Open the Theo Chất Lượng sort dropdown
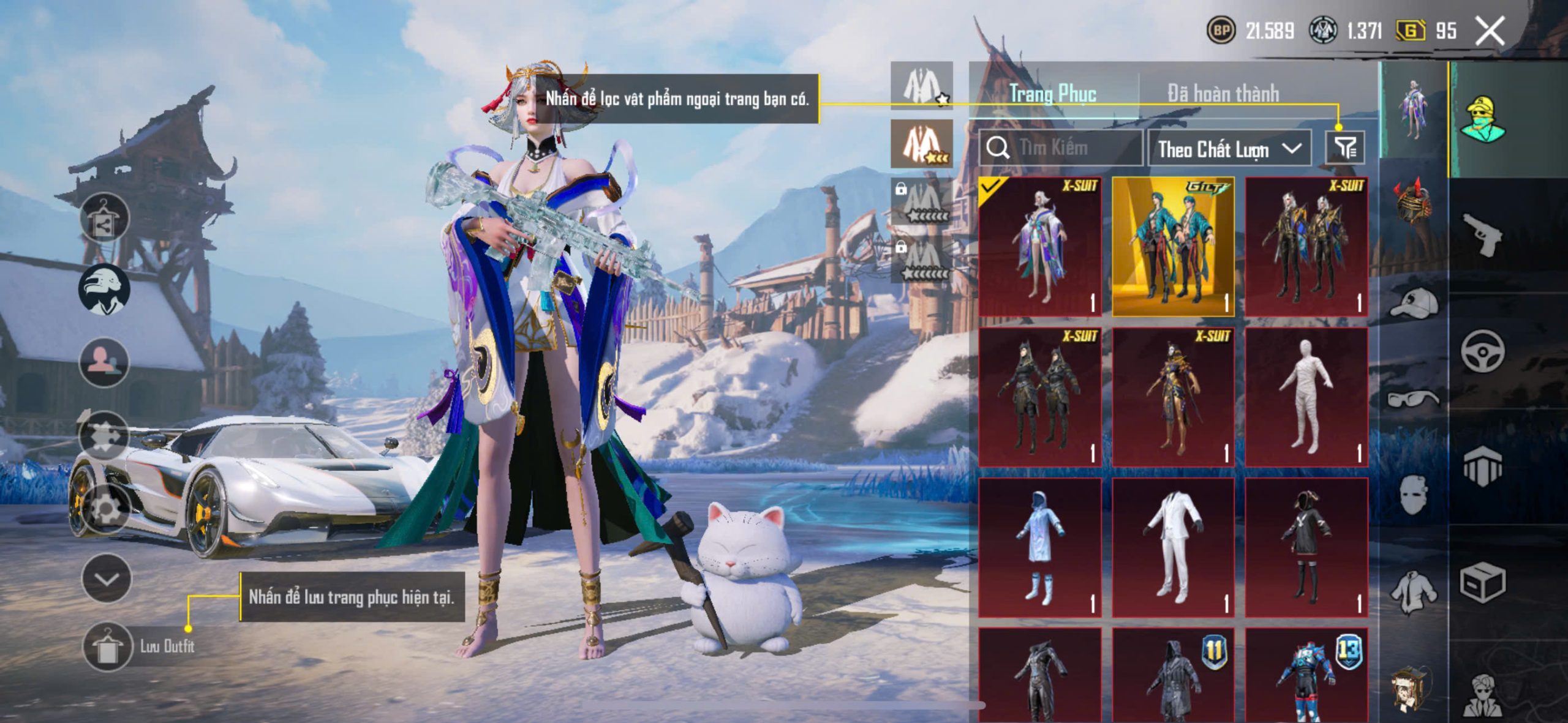The width and height of the screenshot is (1568, 723). (1229, 149)
